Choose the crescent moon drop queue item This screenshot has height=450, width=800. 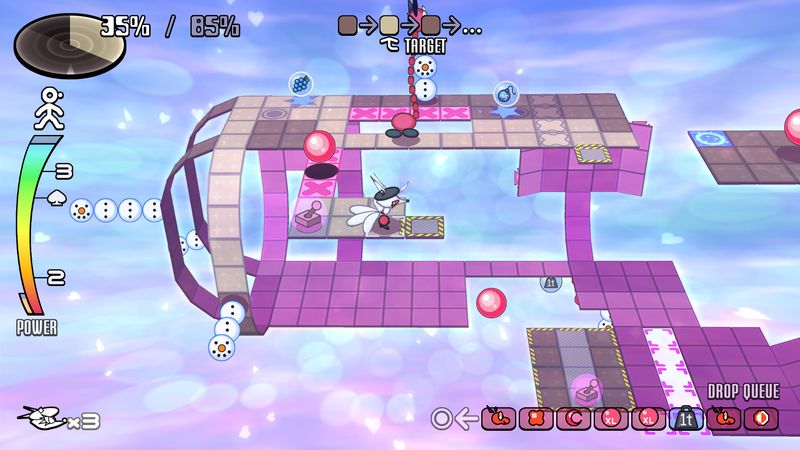pos(575,418)
